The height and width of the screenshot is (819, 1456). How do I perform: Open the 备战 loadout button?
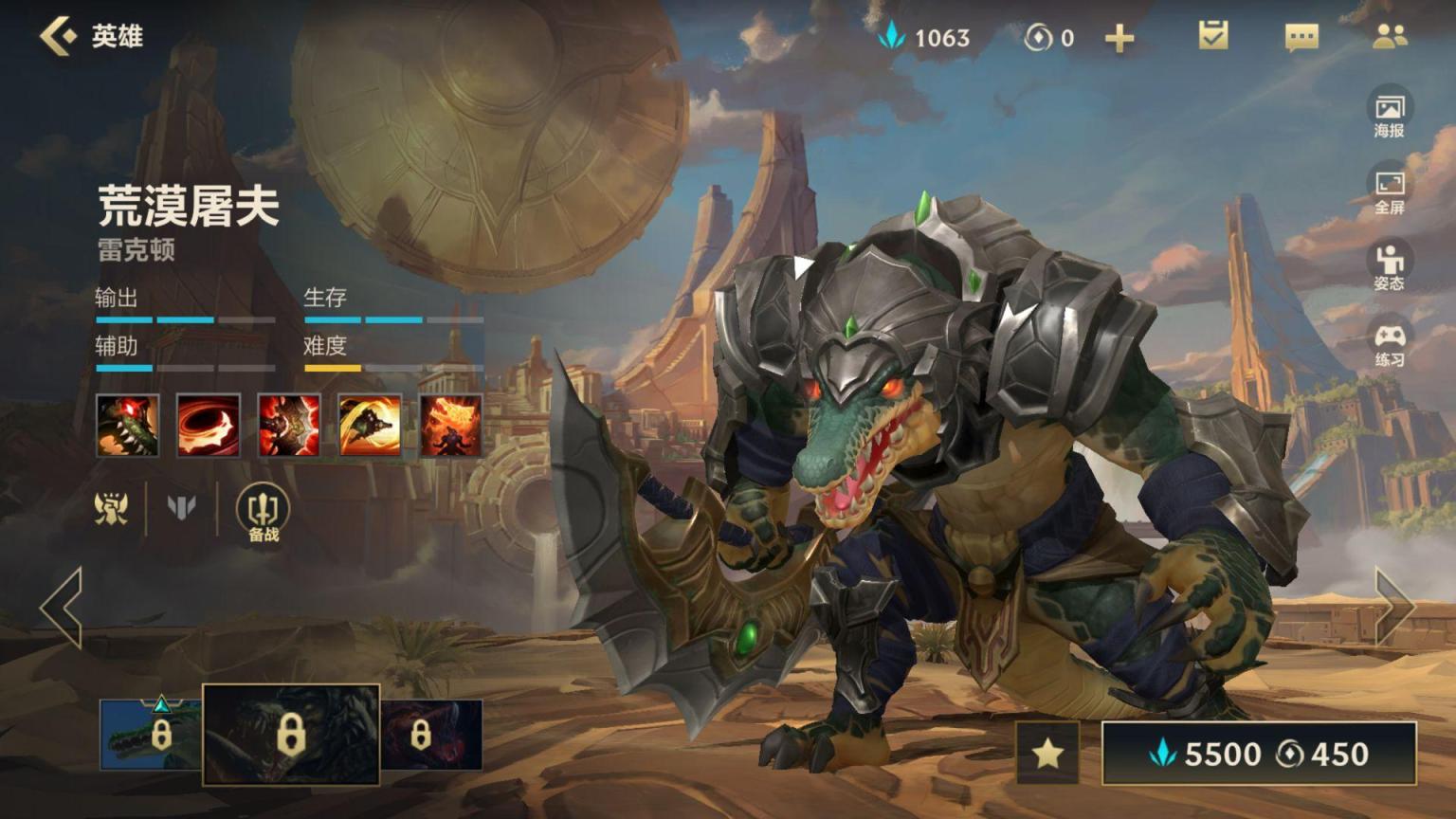(263, 513)
